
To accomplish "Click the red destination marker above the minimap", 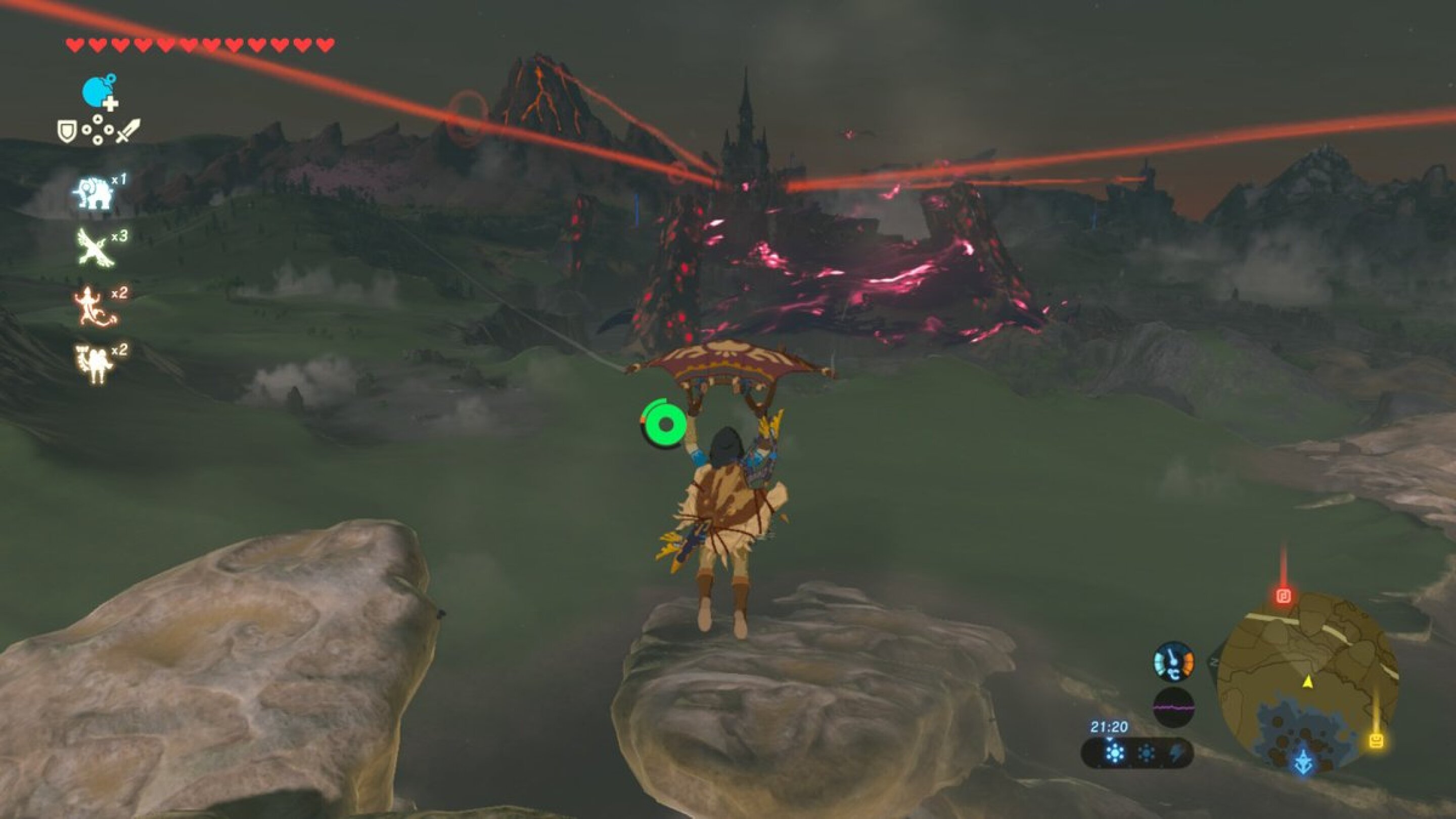I will click(x=1284, y=595).
